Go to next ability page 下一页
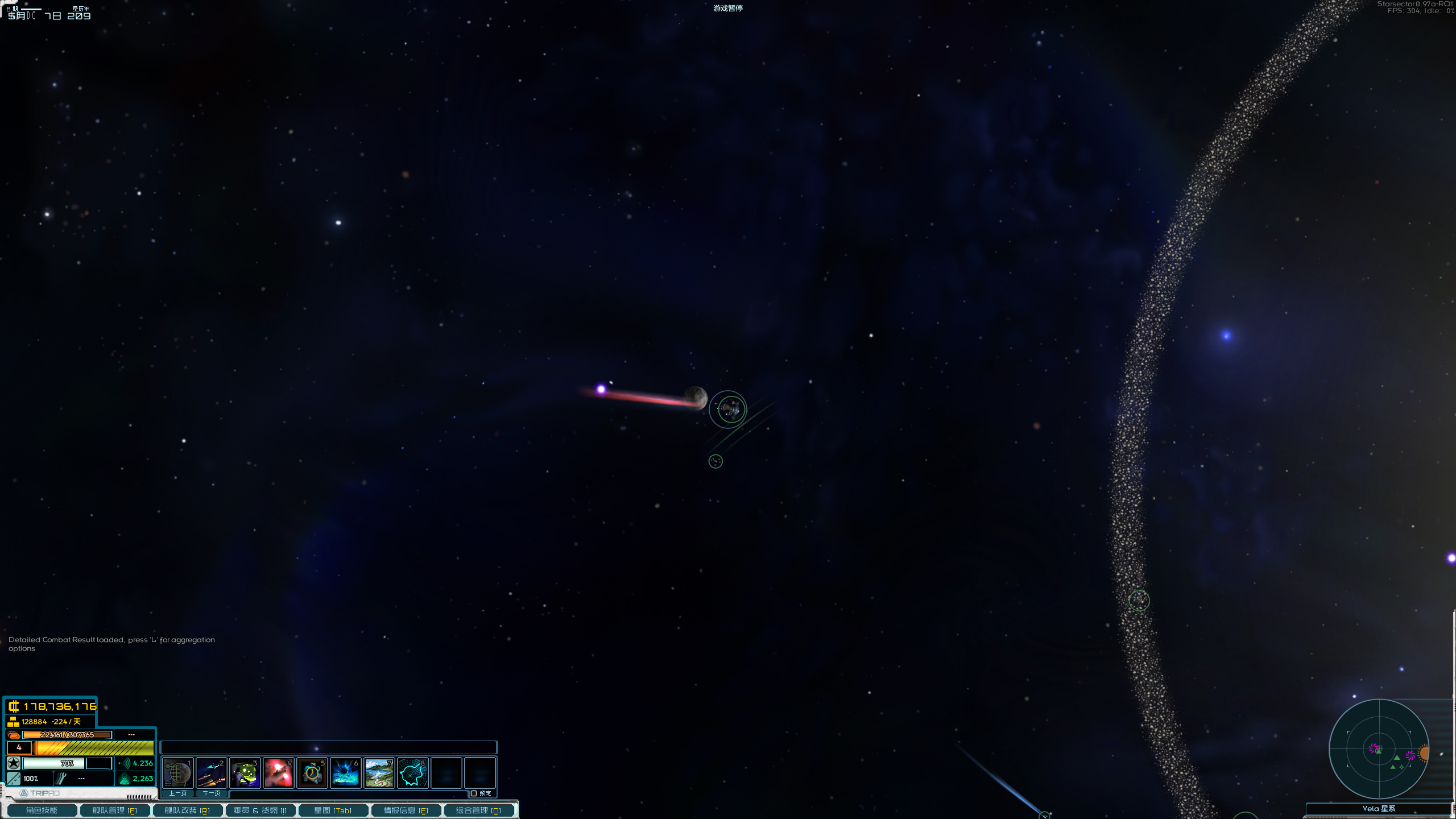 [211, 793]
